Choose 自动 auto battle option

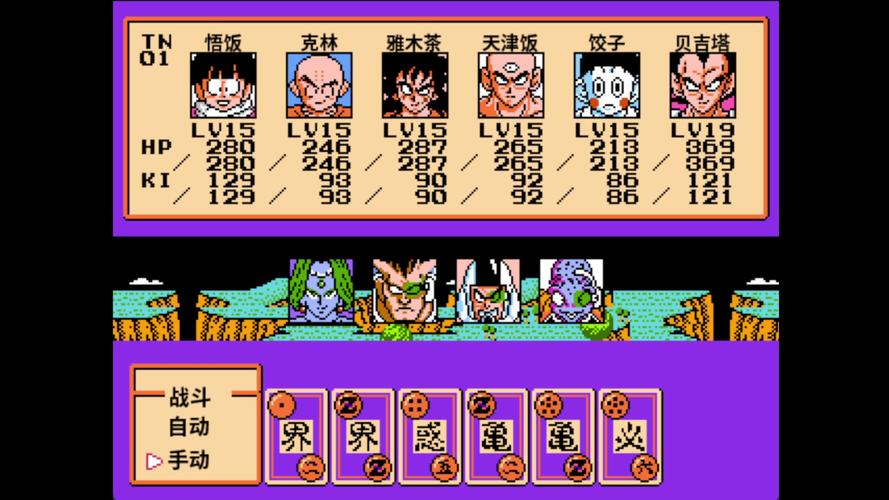pos(188,427)
